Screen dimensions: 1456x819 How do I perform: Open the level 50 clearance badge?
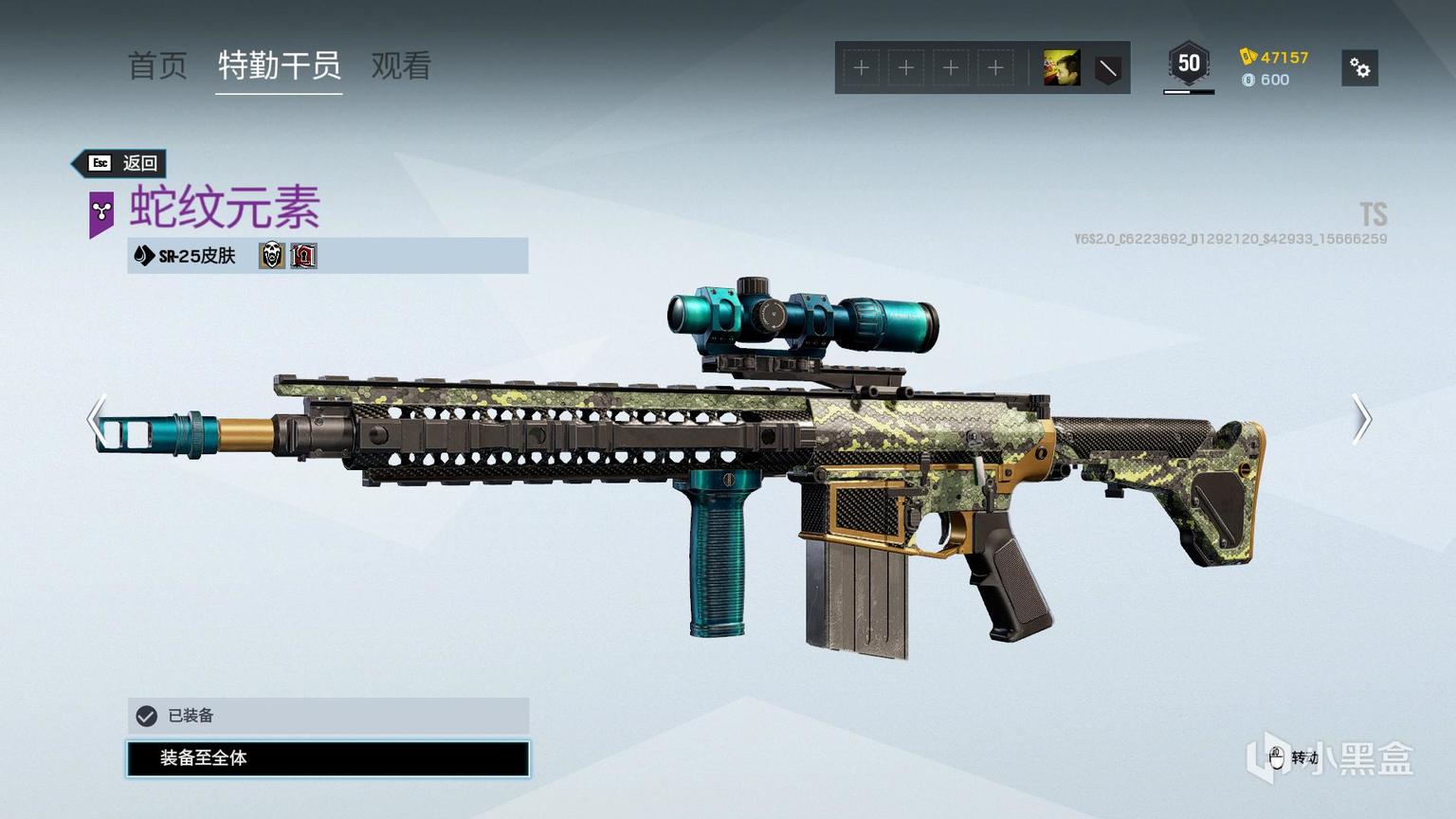[x=1188, y=64]
